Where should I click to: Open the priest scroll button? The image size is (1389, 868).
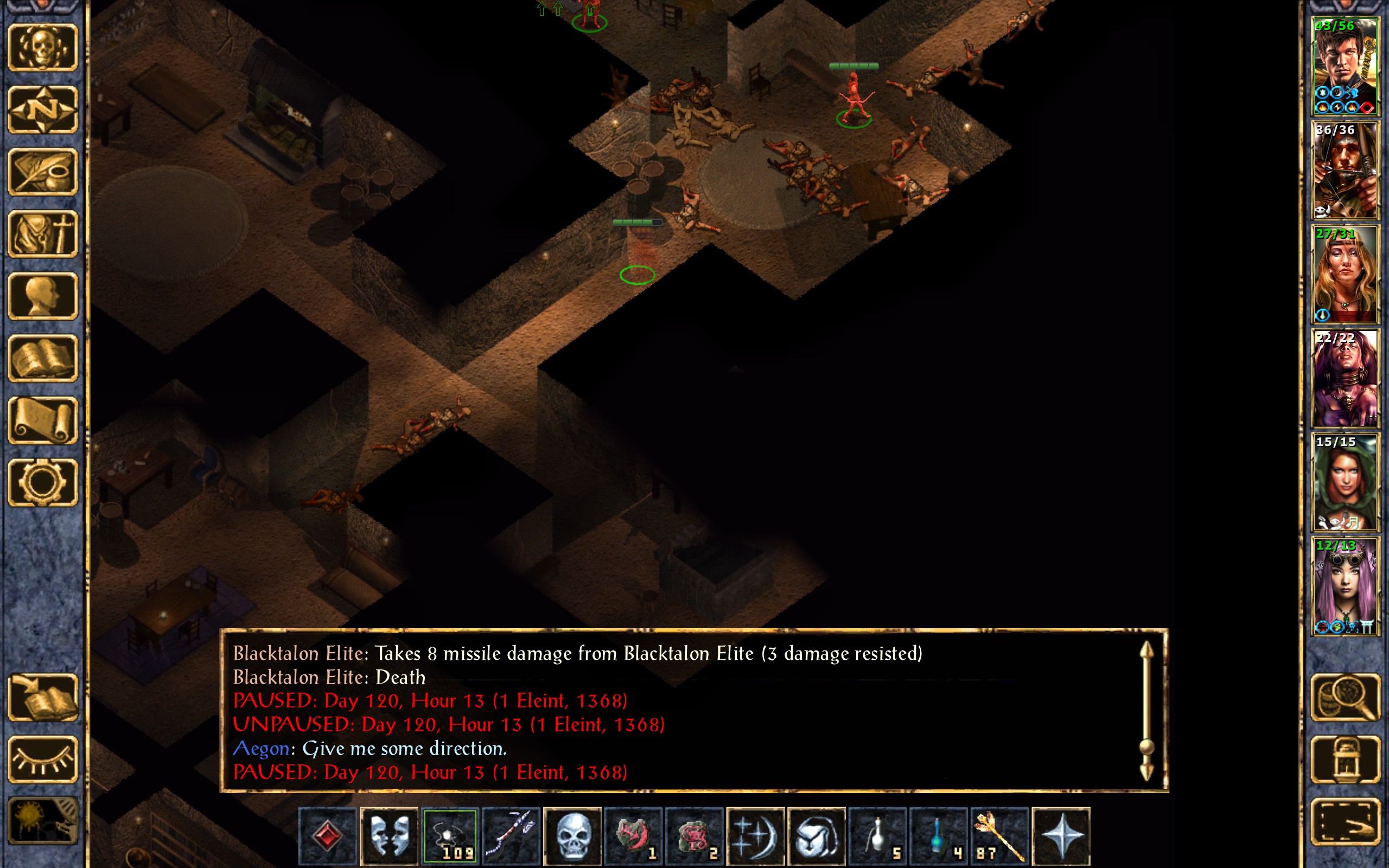coord(43,420)
